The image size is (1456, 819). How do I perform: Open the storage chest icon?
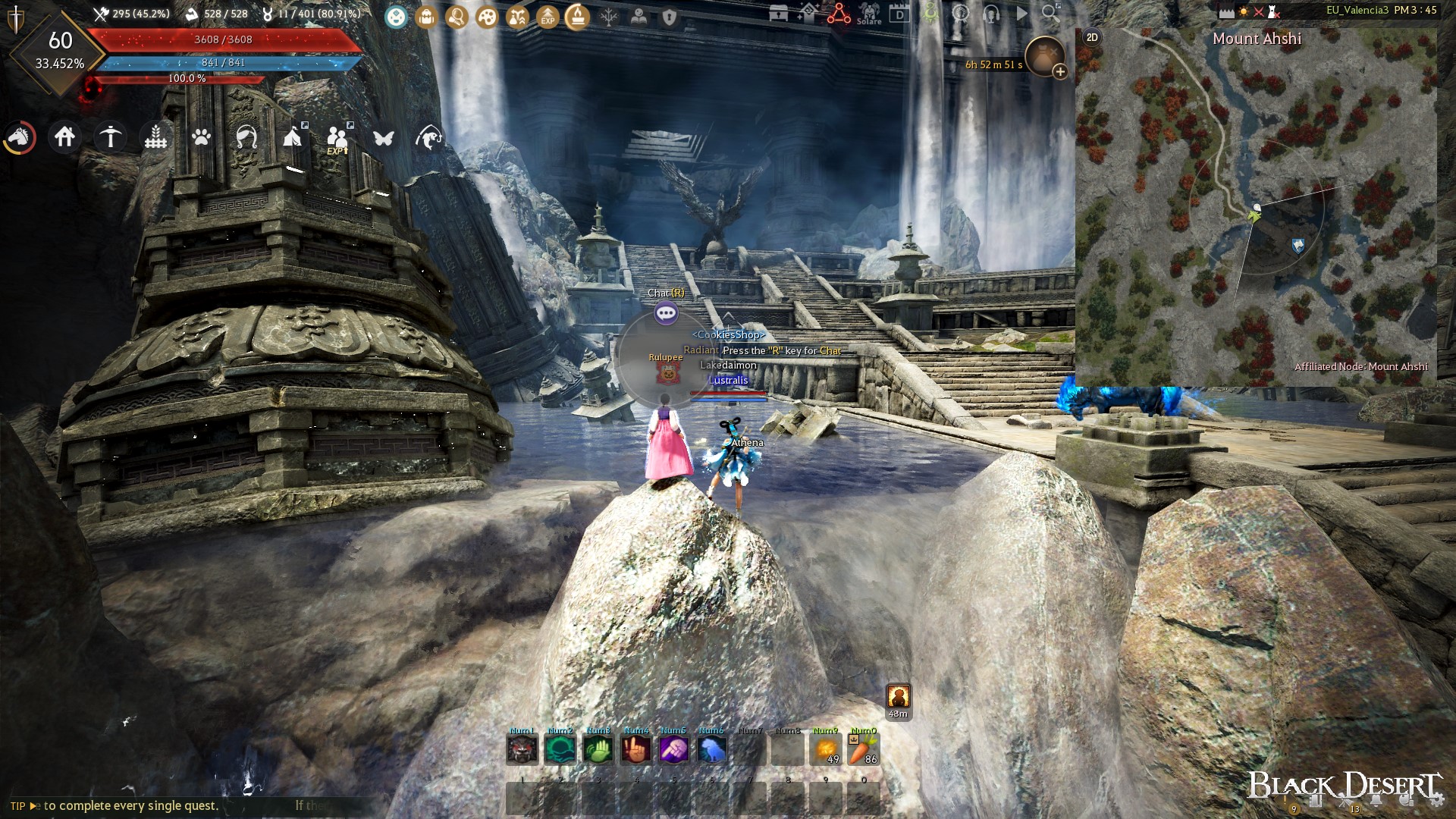pyautogui.click(x=778, y=14)
